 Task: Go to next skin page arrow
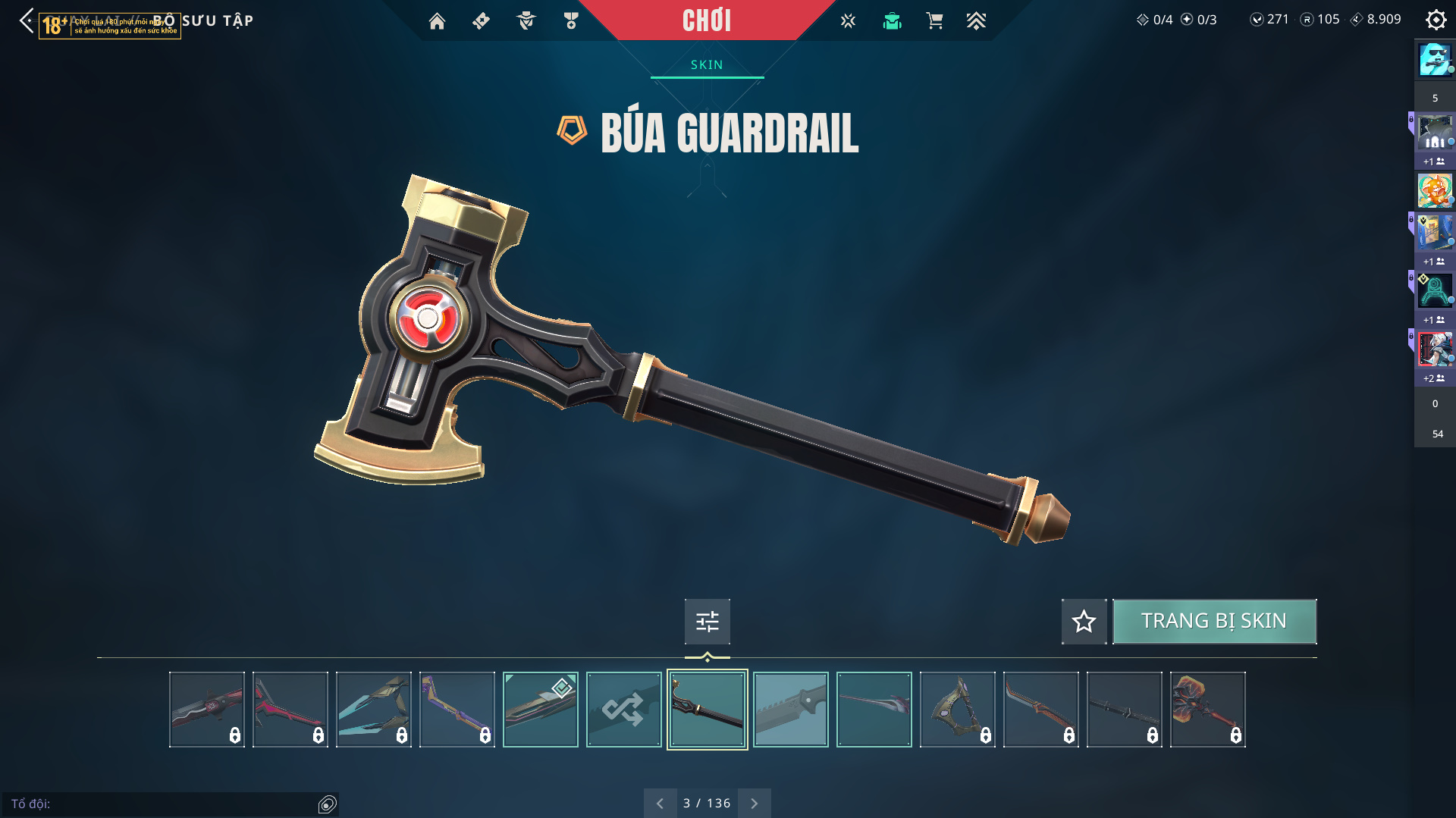pyautogui.click(x=754, y=803)
